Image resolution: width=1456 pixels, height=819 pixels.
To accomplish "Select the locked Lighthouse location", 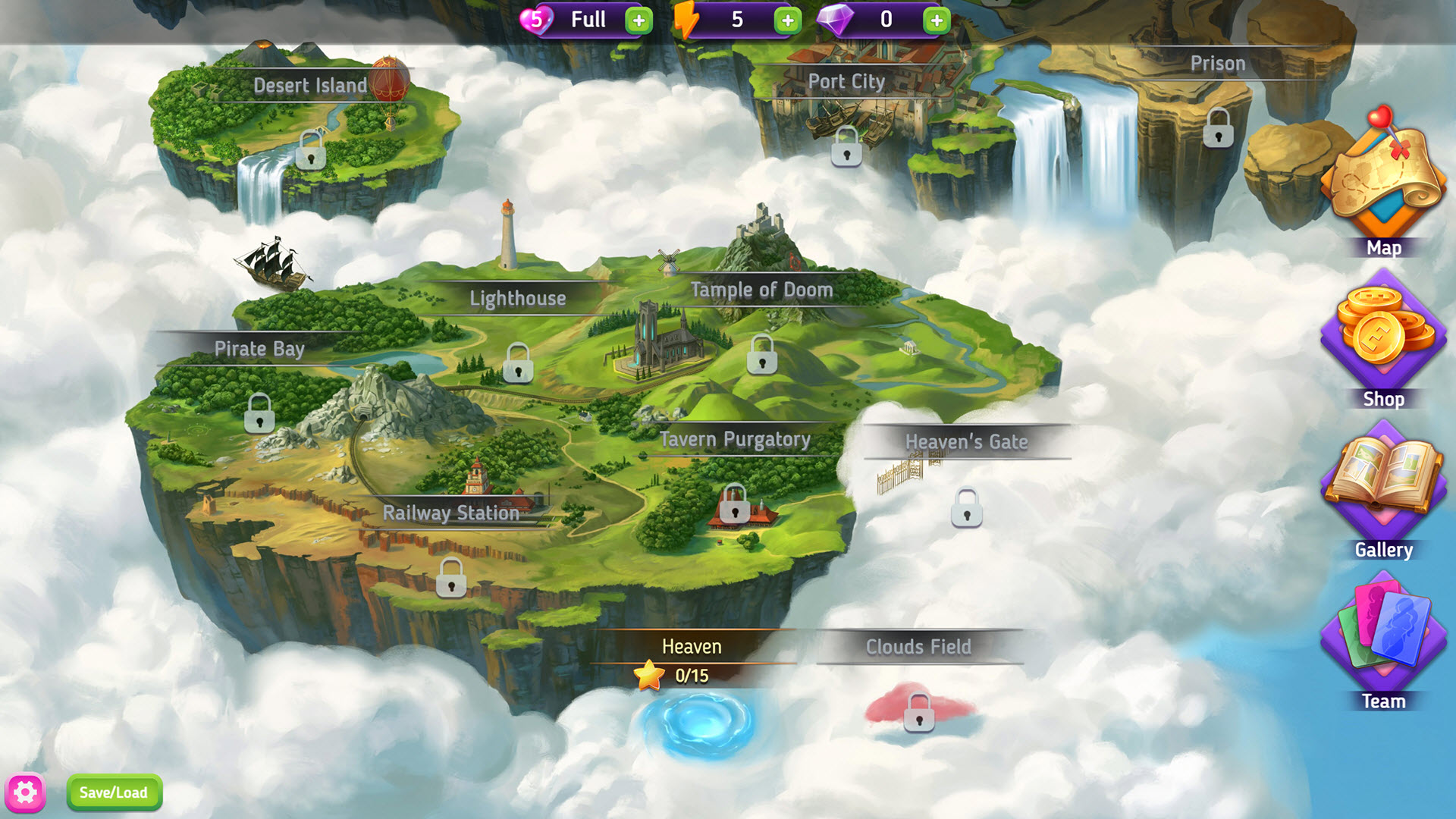I will [x=519, y=362].
